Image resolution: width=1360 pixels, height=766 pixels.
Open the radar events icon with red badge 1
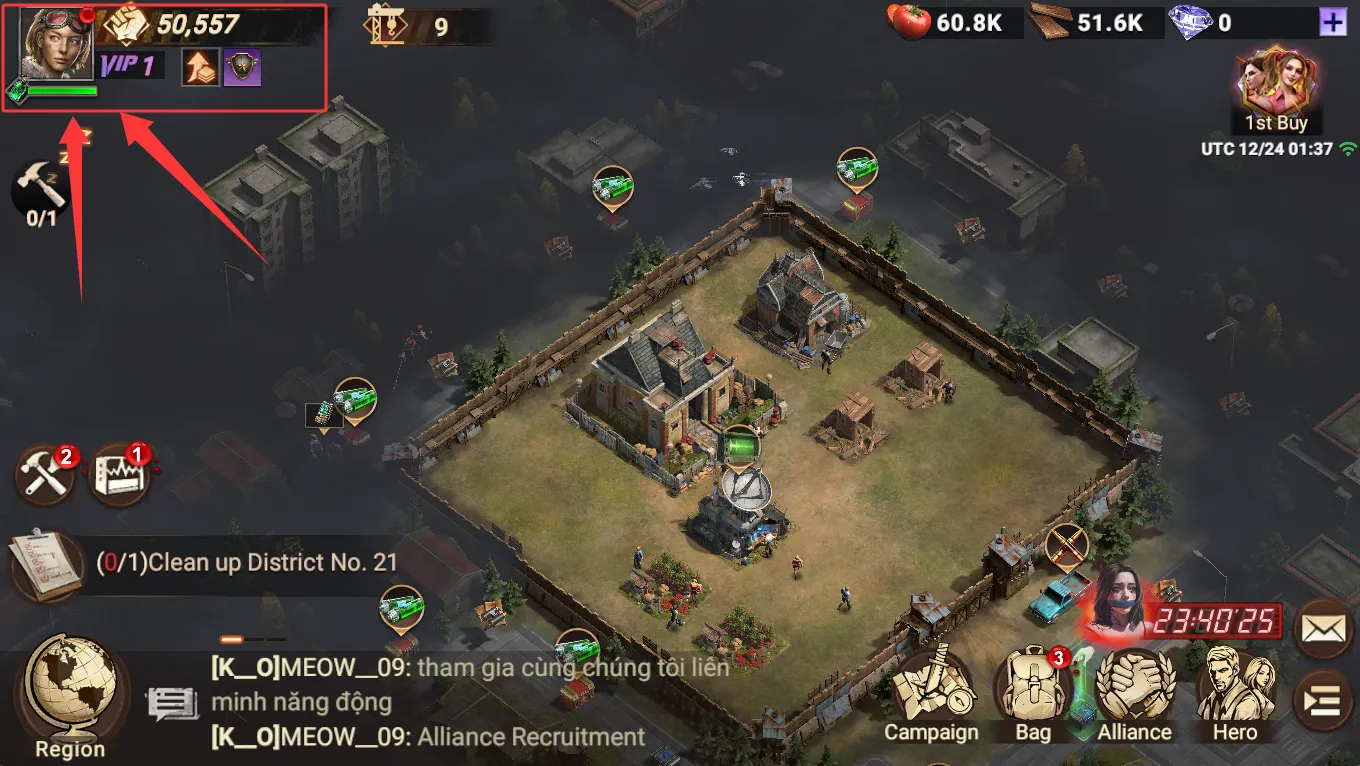(x=120, y=472)
